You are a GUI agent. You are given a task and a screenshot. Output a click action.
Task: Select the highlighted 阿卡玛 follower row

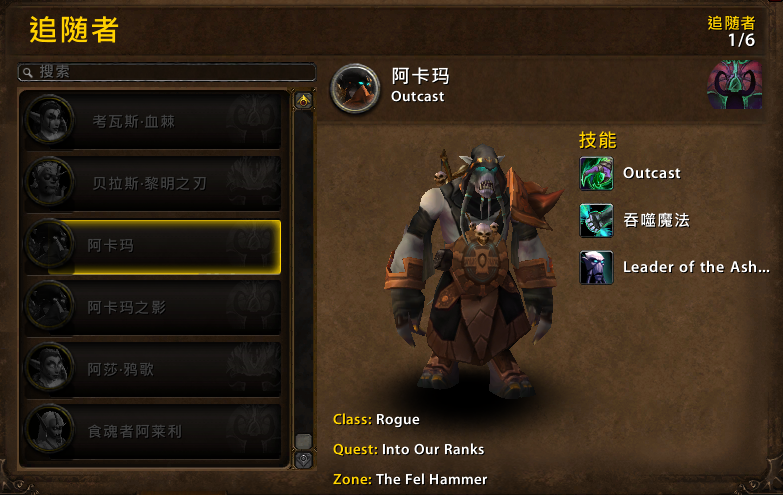coord(152,246)
